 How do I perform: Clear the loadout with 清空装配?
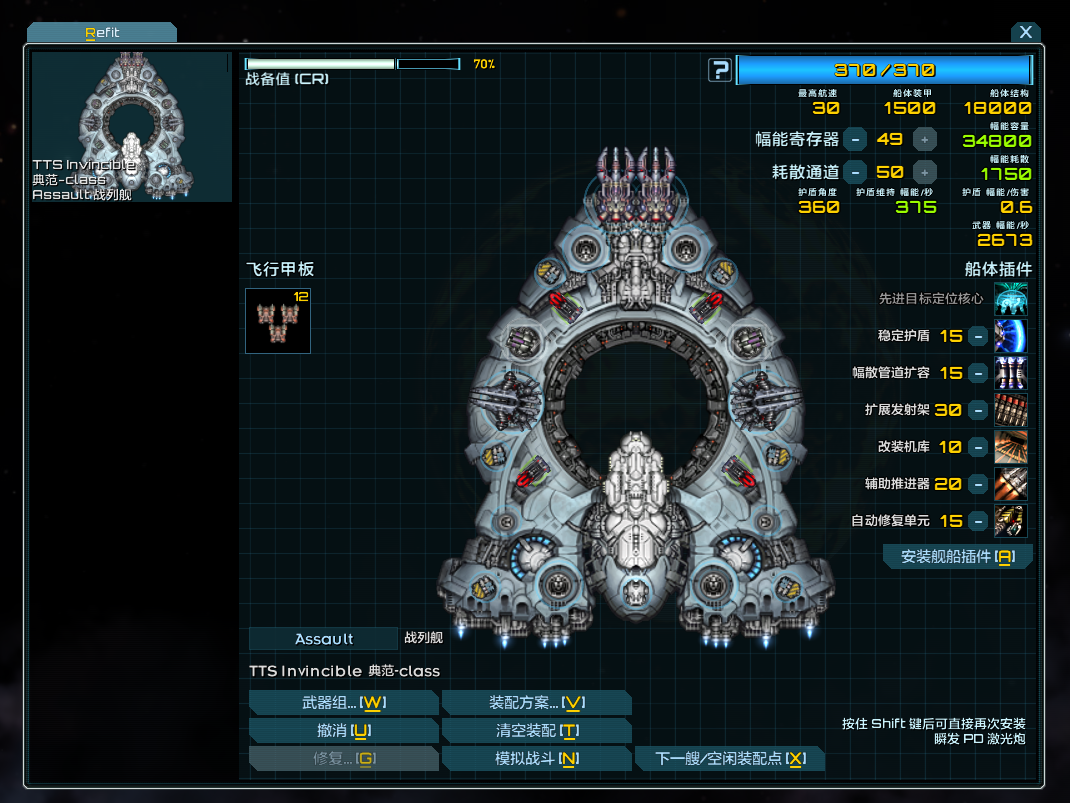[536, 731]
